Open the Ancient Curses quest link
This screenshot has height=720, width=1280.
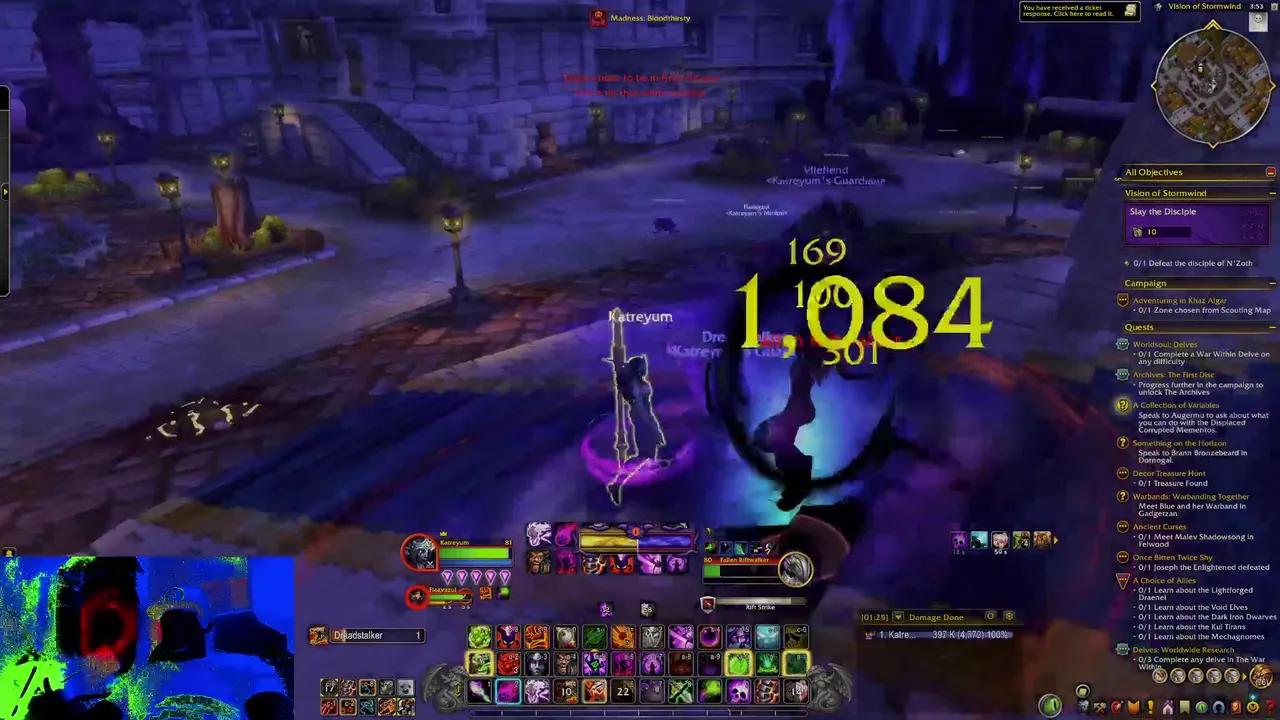point(1168,526)
